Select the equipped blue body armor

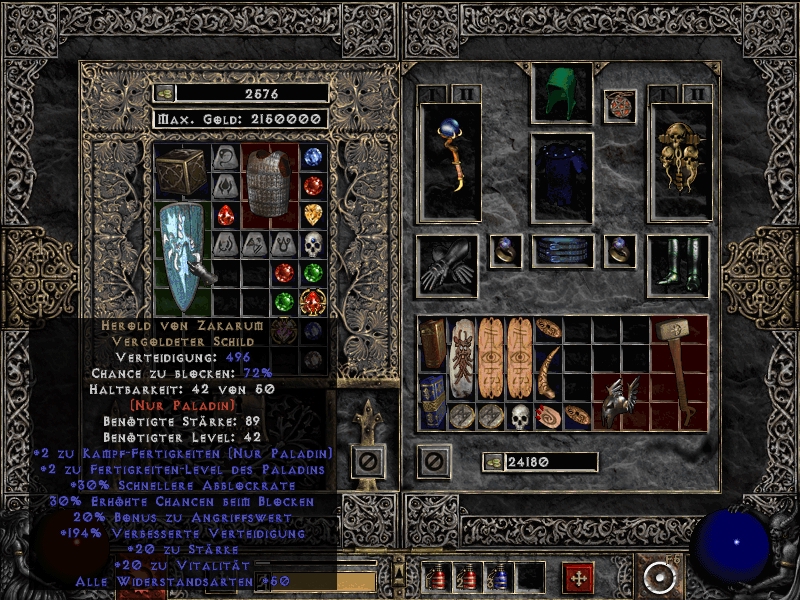pos(562,177)
